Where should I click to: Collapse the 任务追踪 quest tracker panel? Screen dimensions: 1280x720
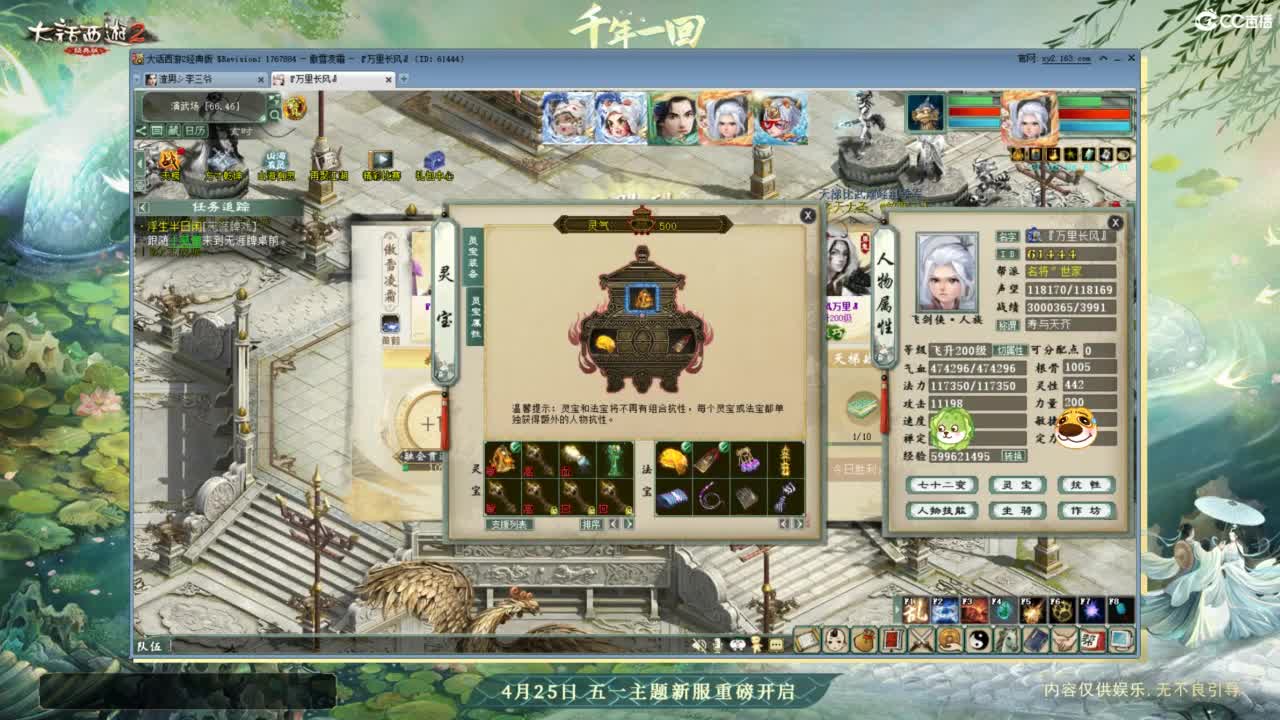[x=142, y=206]
